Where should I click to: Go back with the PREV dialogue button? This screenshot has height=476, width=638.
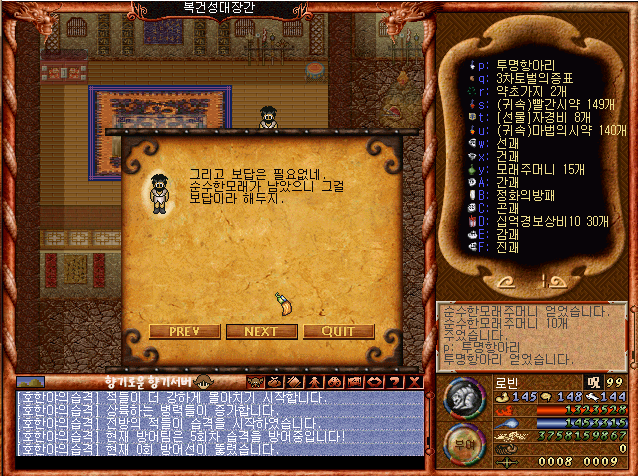184,331
